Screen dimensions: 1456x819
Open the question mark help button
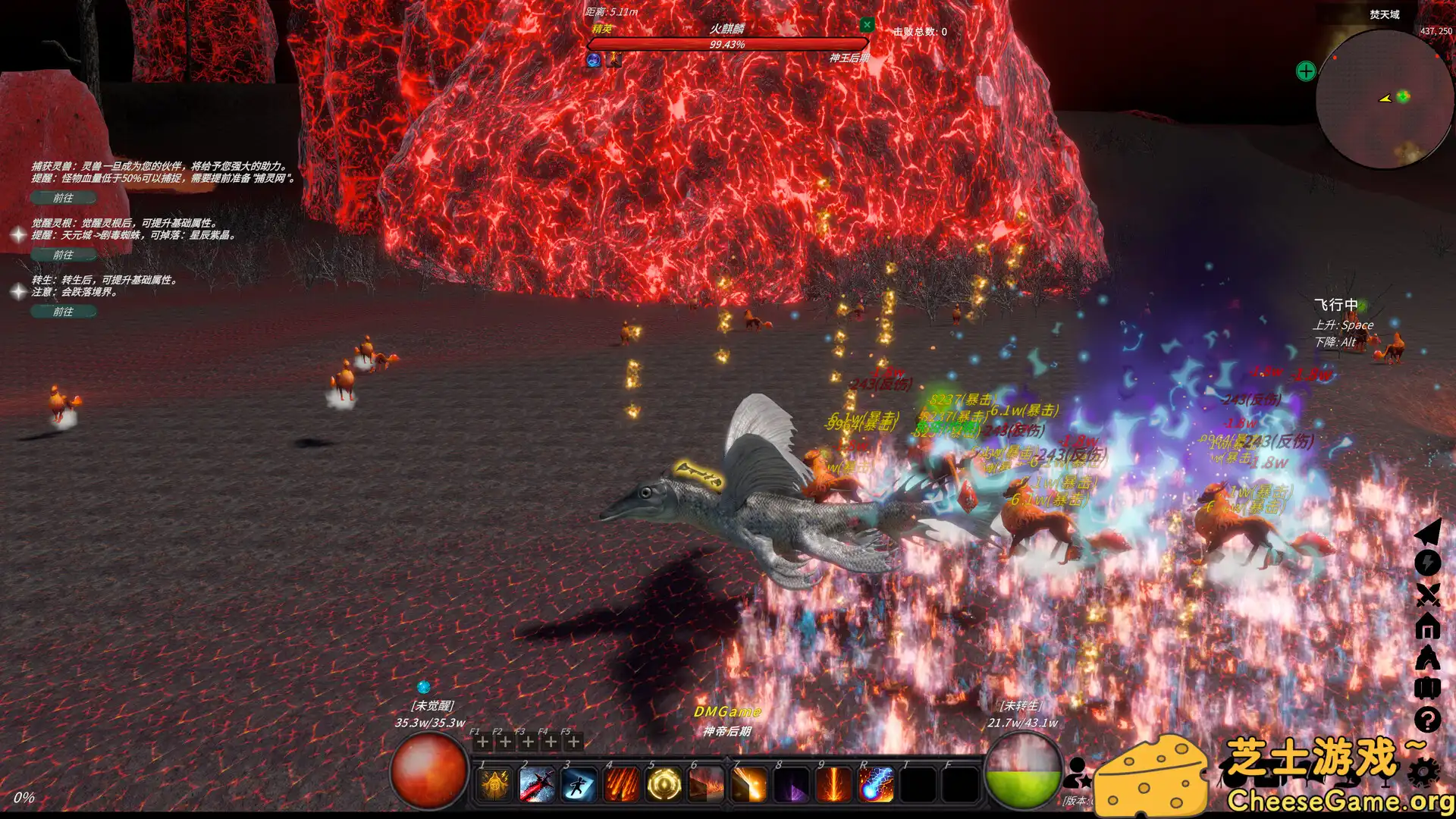[x=1427, y=720]
